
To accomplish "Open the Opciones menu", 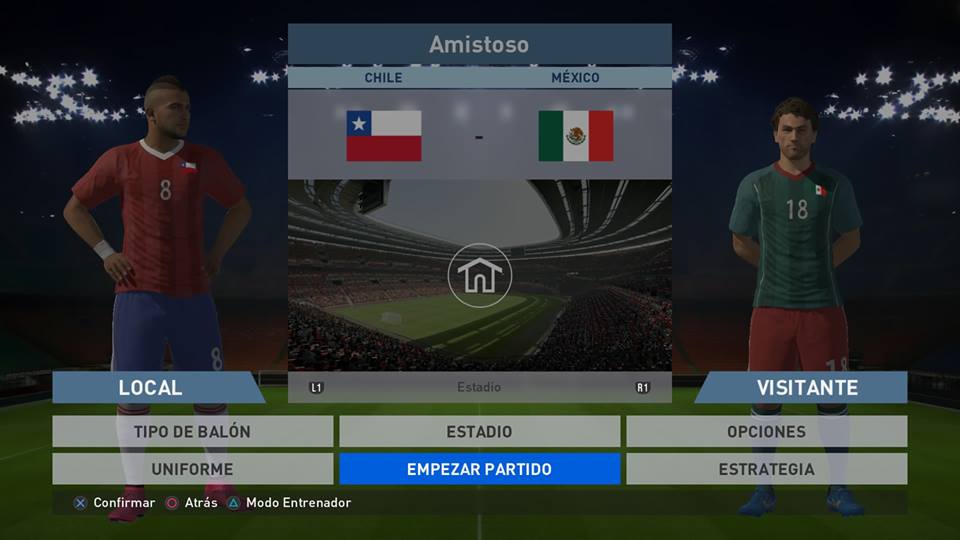I will (766, 432).
